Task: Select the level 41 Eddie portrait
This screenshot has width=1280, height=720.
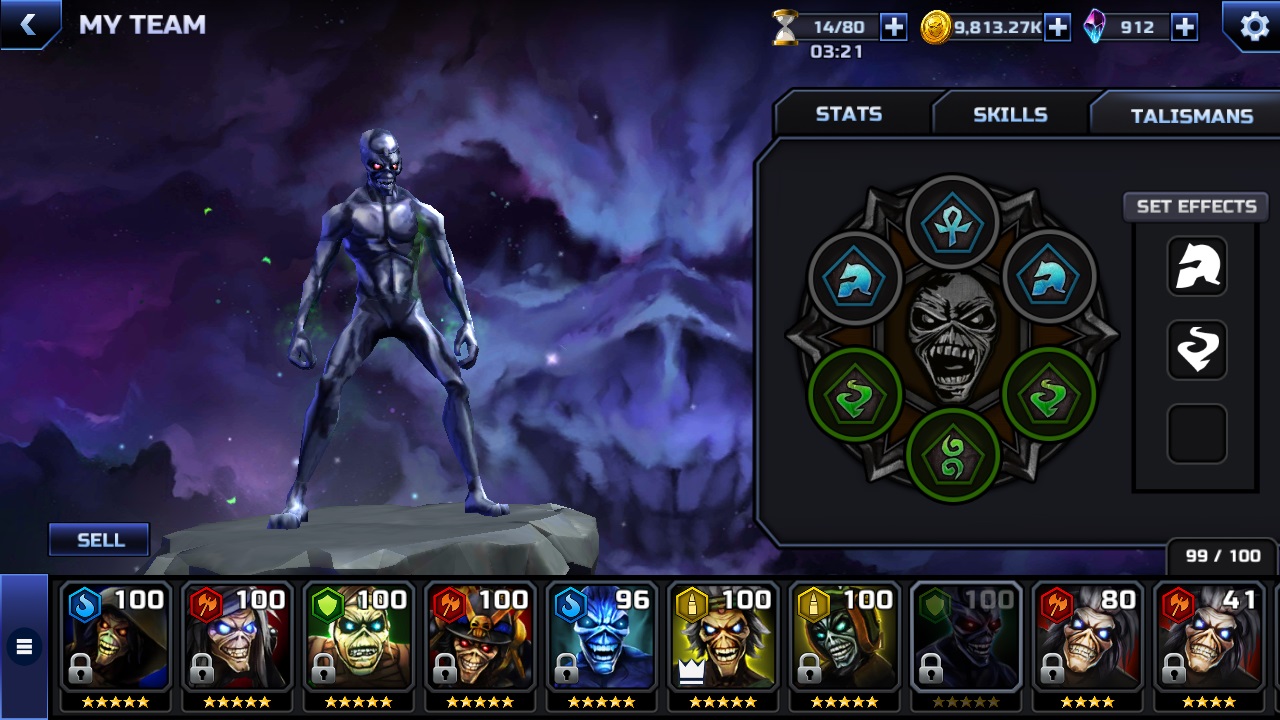Action: click(1210, 637)
